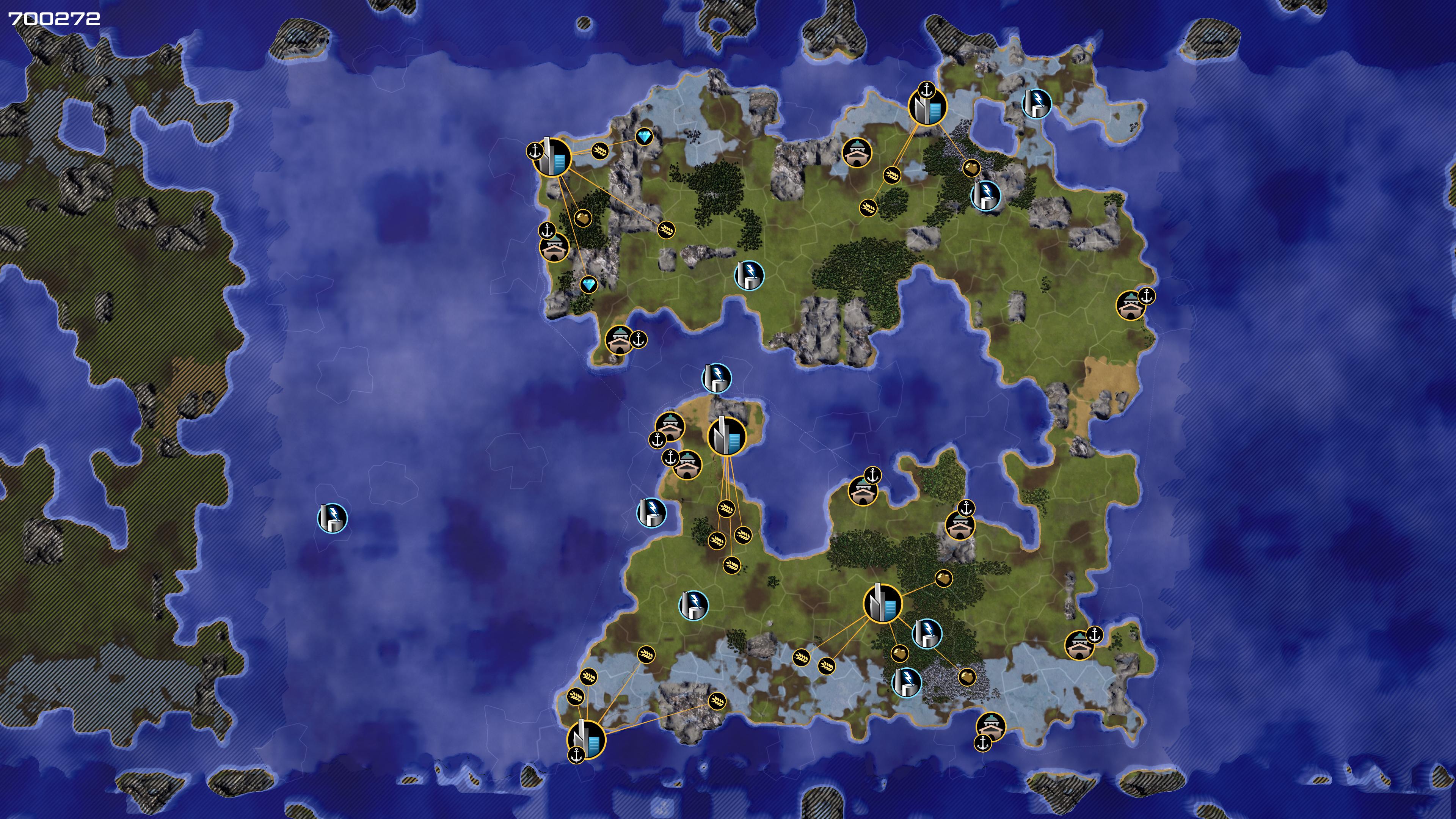This screenshot has height=819, width=1456.
Task: Click the fortress marker without an anchor badge
Action: click(857, 152)
